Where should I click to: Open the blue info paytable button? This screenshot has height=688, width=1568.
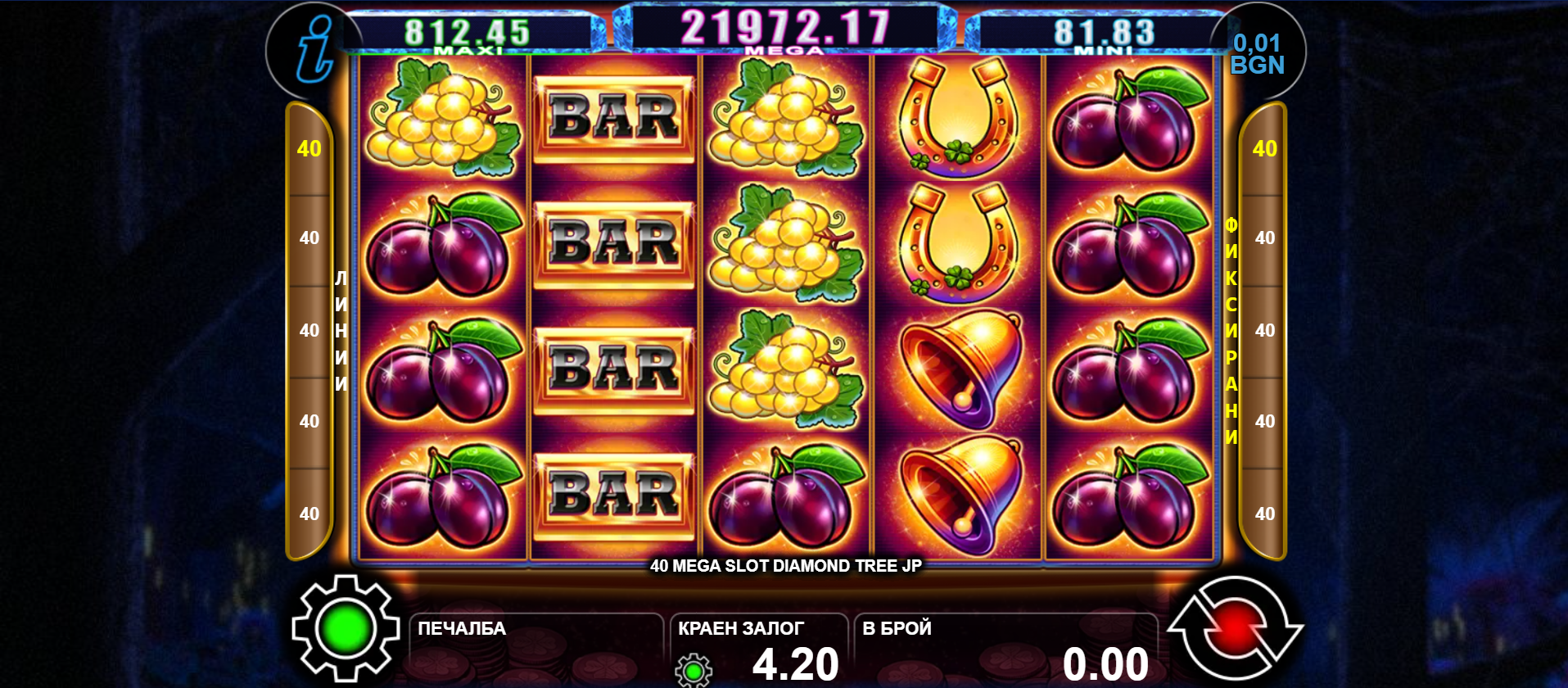click(315, 51)
